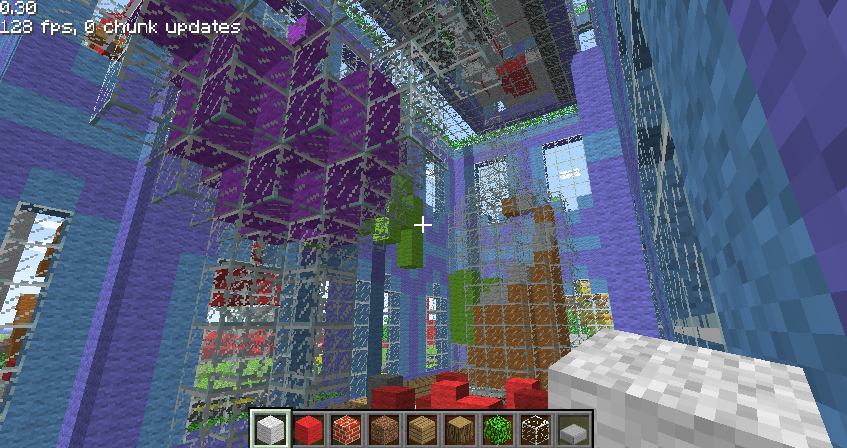Select the red wool block slot
Viewport: 847px width, 448px height.
308,429
